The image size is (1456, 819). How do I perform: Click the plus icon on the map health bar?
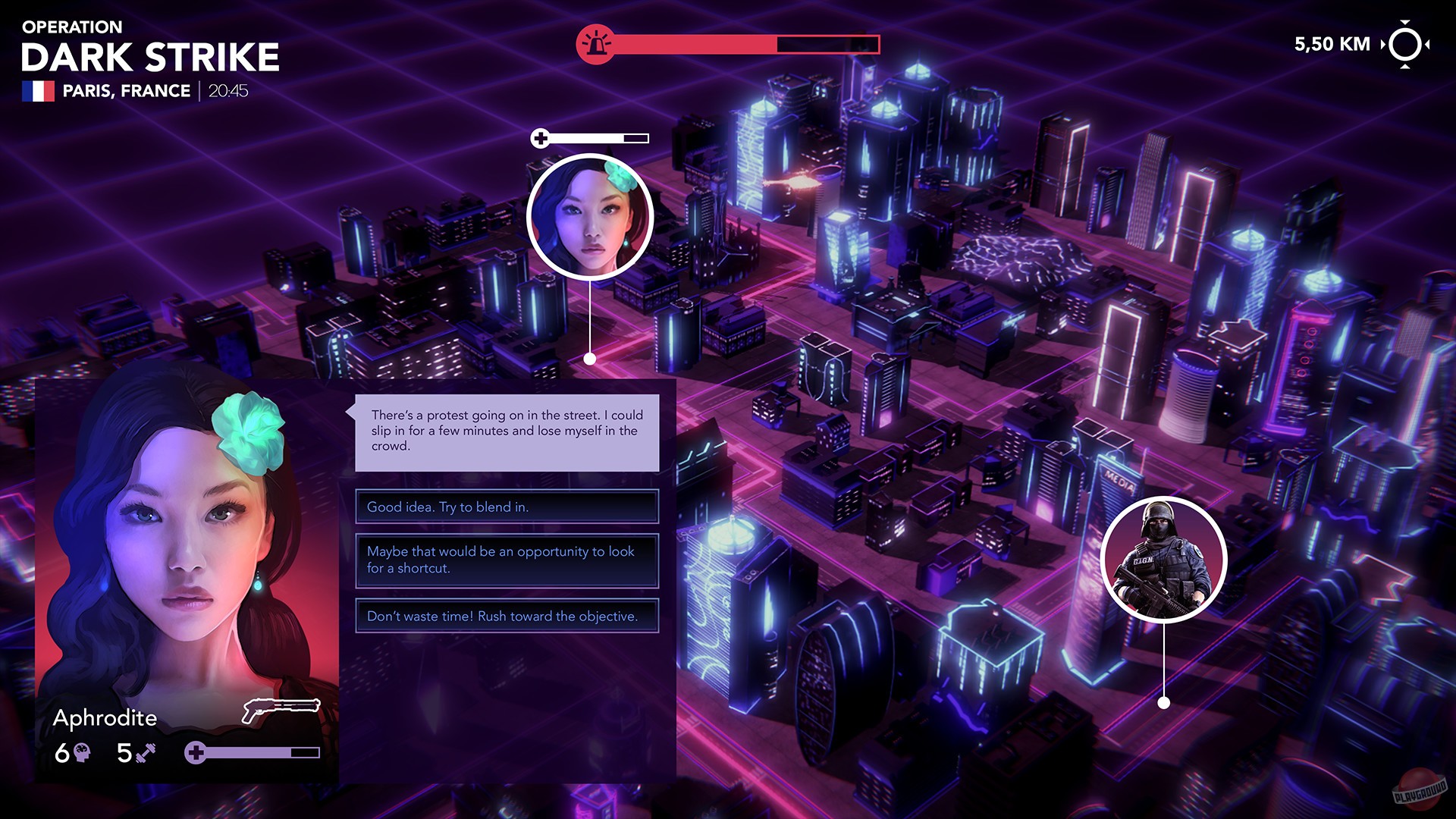(541, 139)
